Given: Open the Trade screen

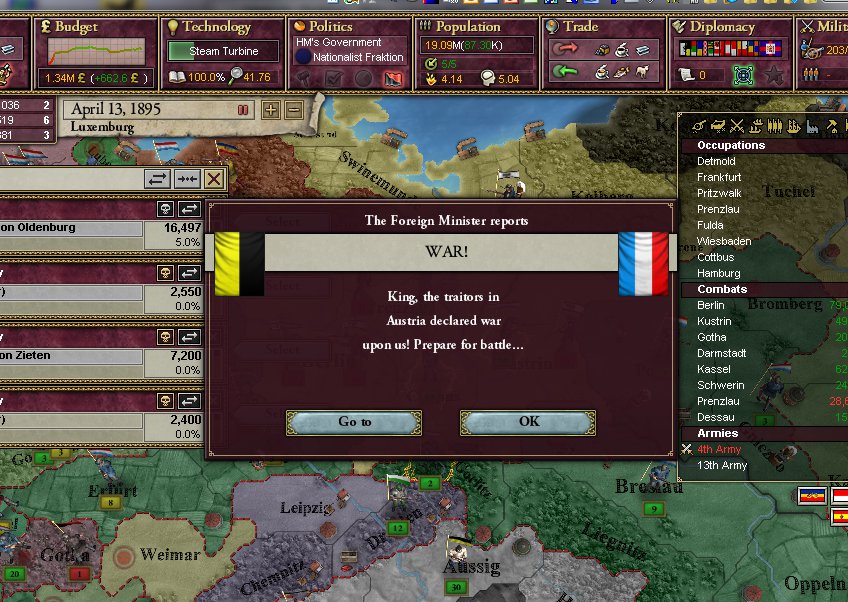Looking at the screenshot, I should [x=580, y=27].
